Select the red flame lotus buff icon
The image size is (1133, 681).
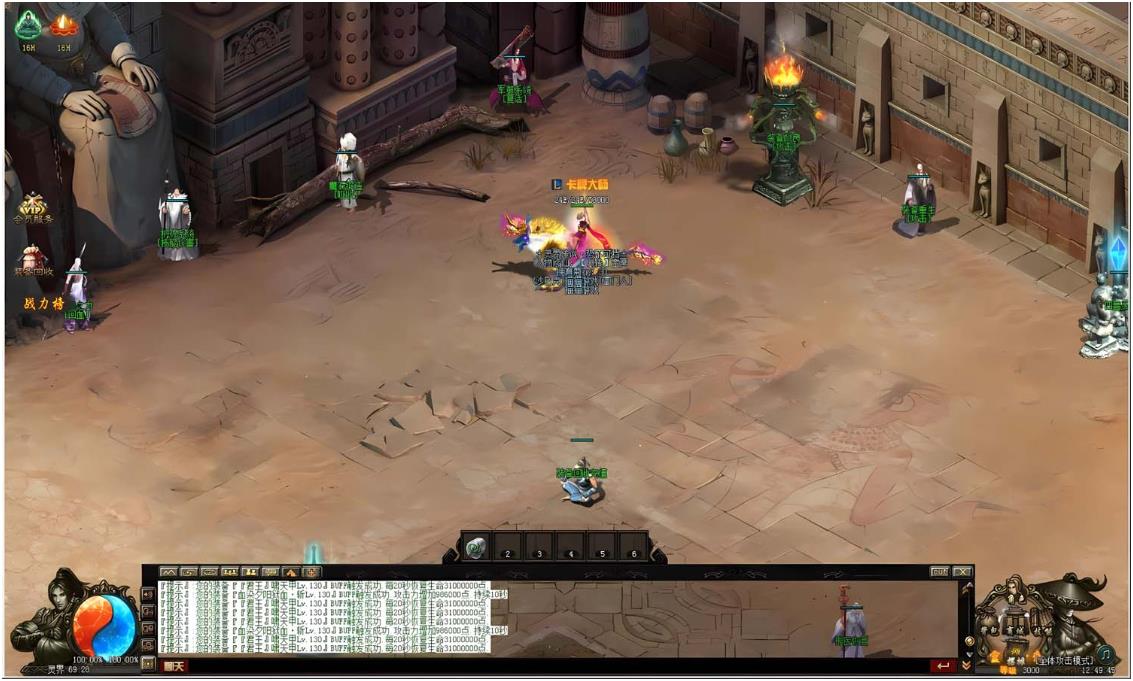tap(64, 26)
